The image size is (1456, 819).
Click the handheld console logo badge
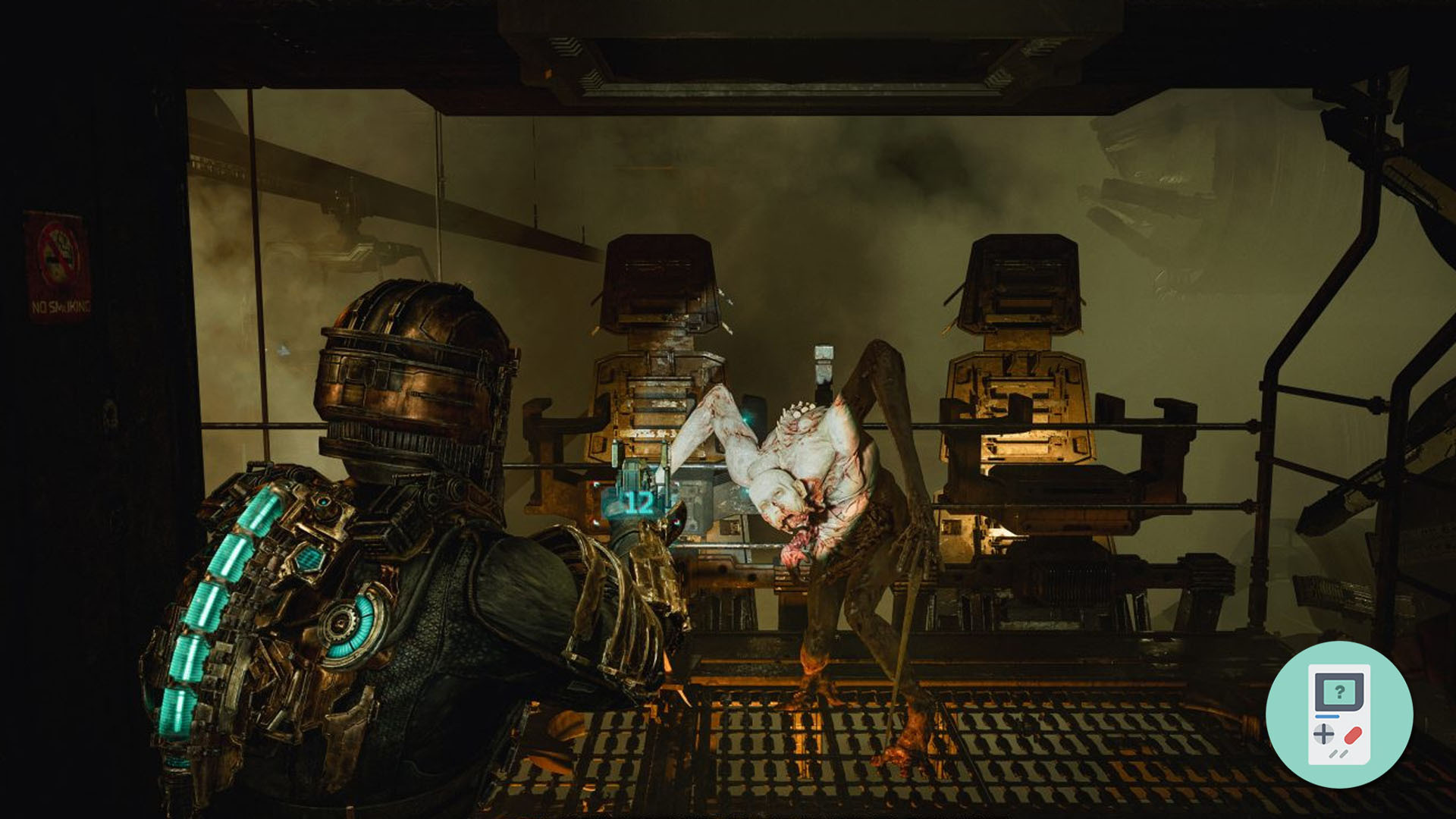pos(1339,714)
